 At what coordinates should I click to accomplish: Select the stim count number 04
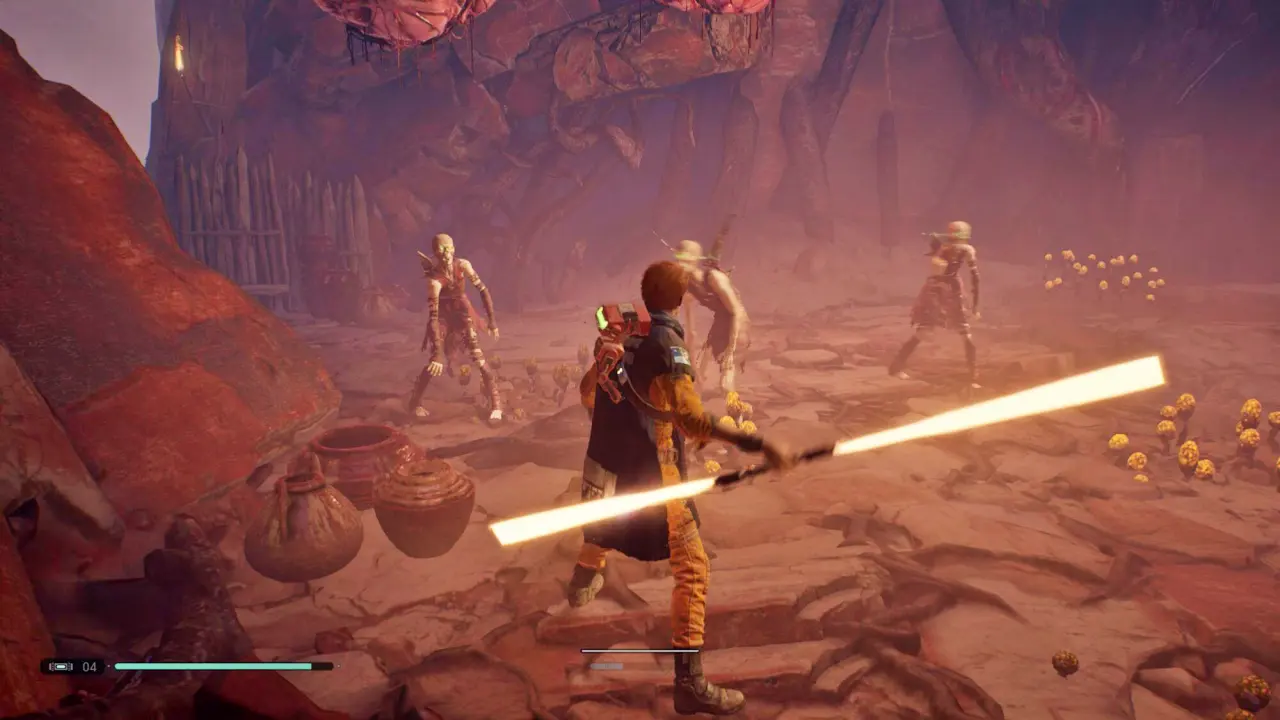coord(89,667)
